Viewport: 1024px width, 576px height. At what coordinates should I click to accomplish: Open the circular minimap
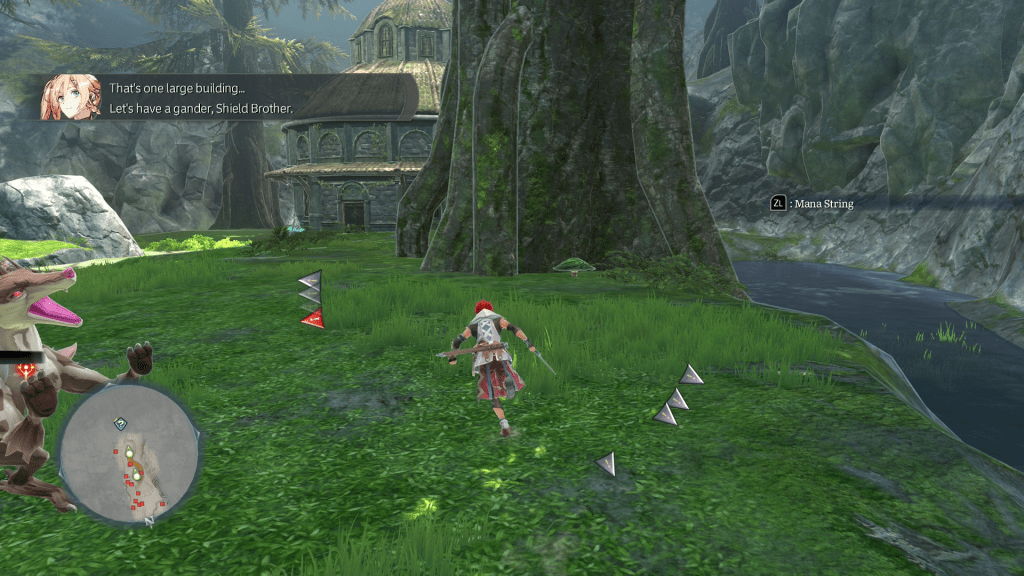coord(129,454)
